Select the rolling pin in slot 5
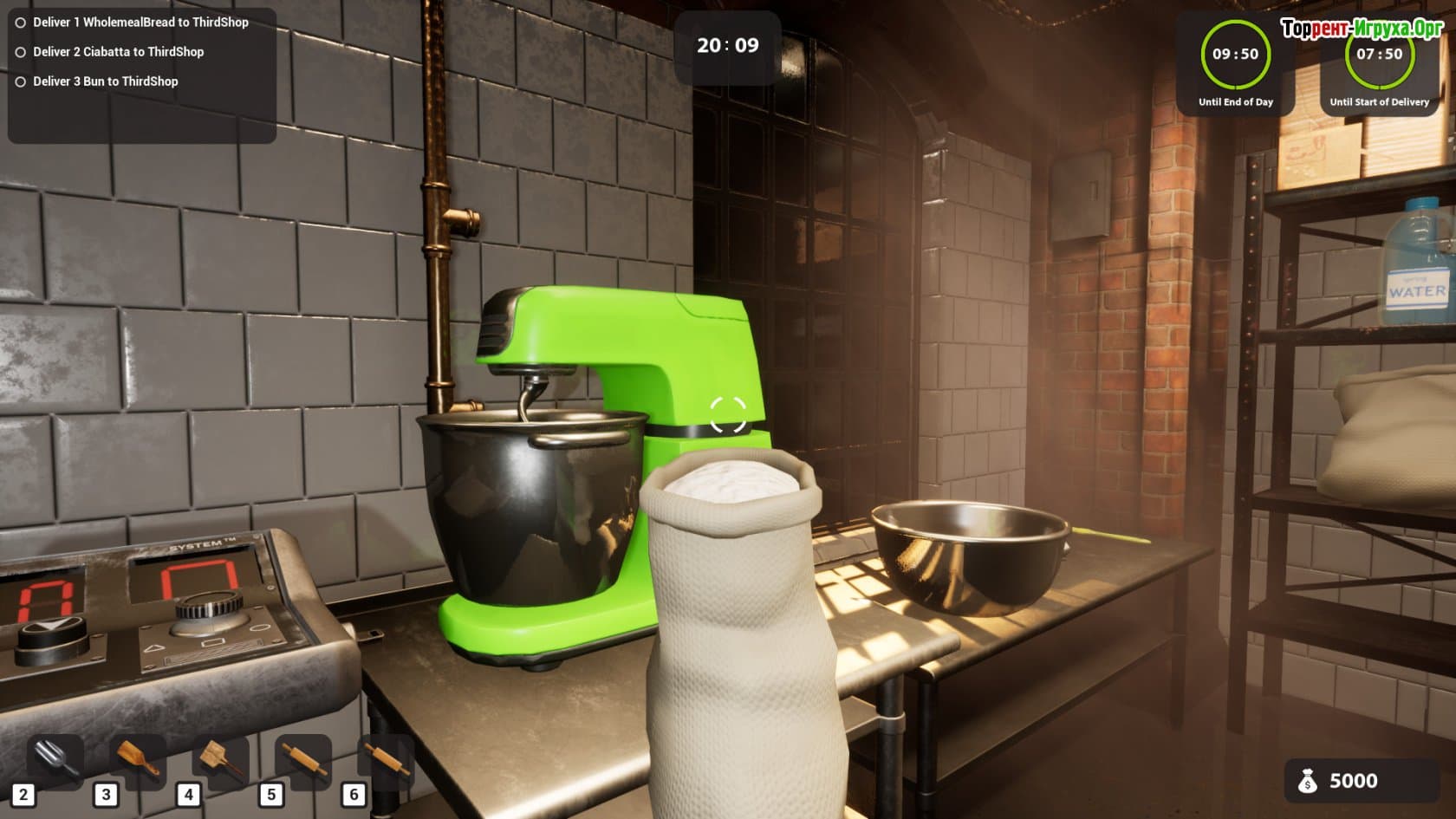1456x819 pixels. 303,761
